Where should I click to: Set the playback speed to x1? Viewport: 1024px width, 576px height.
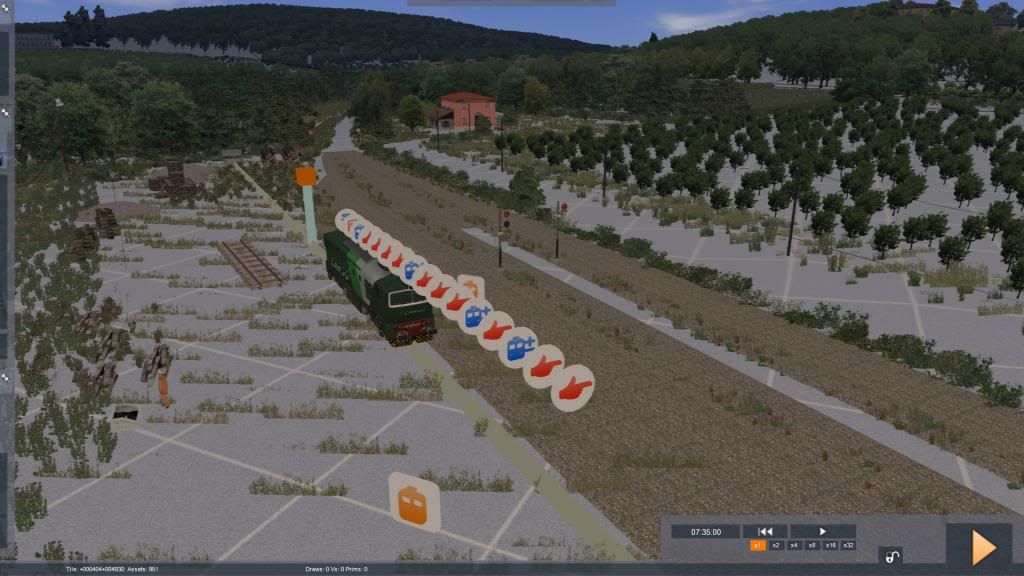(758, 545)
